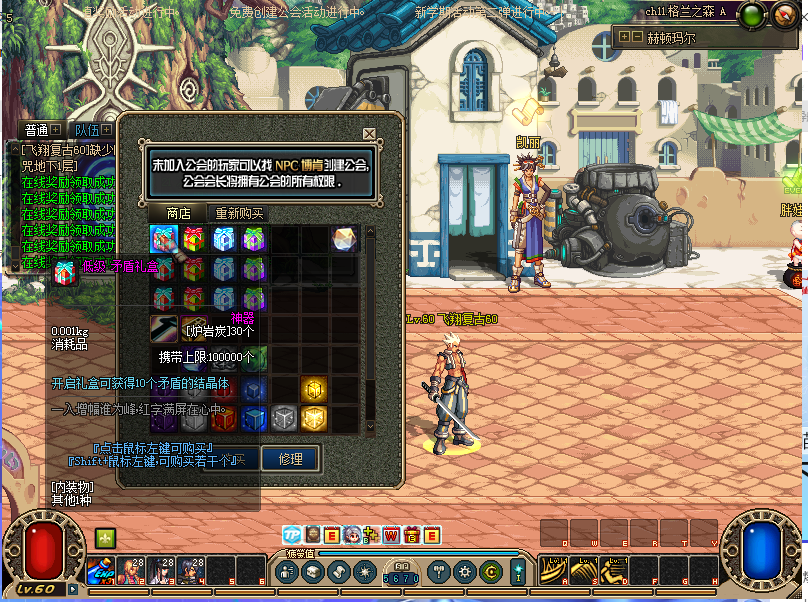
Task: Close the shop window
Action: click(x=369, y=133)
